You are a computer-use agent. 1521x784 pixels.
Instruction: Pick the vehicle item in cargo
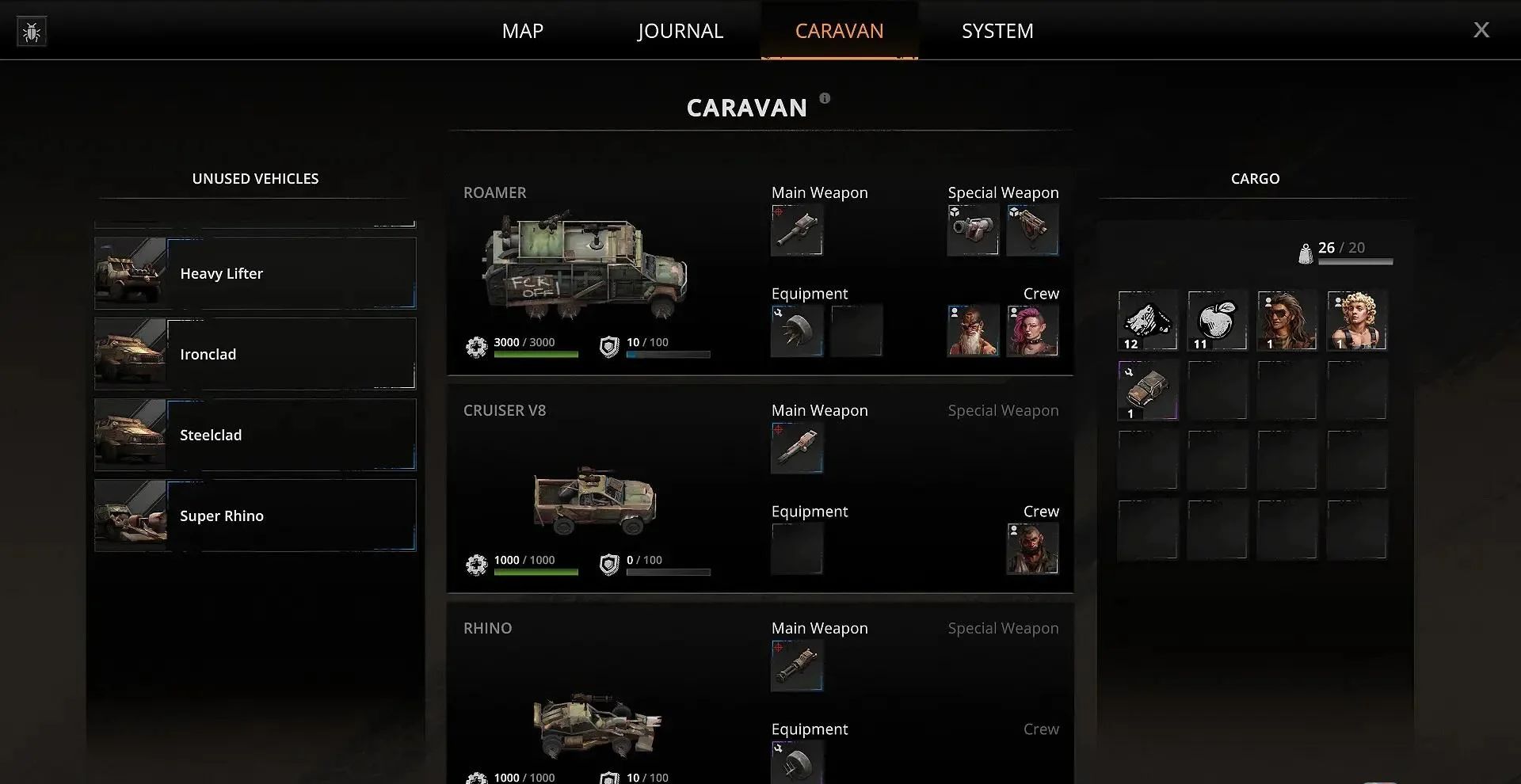tap(1148, 390)
